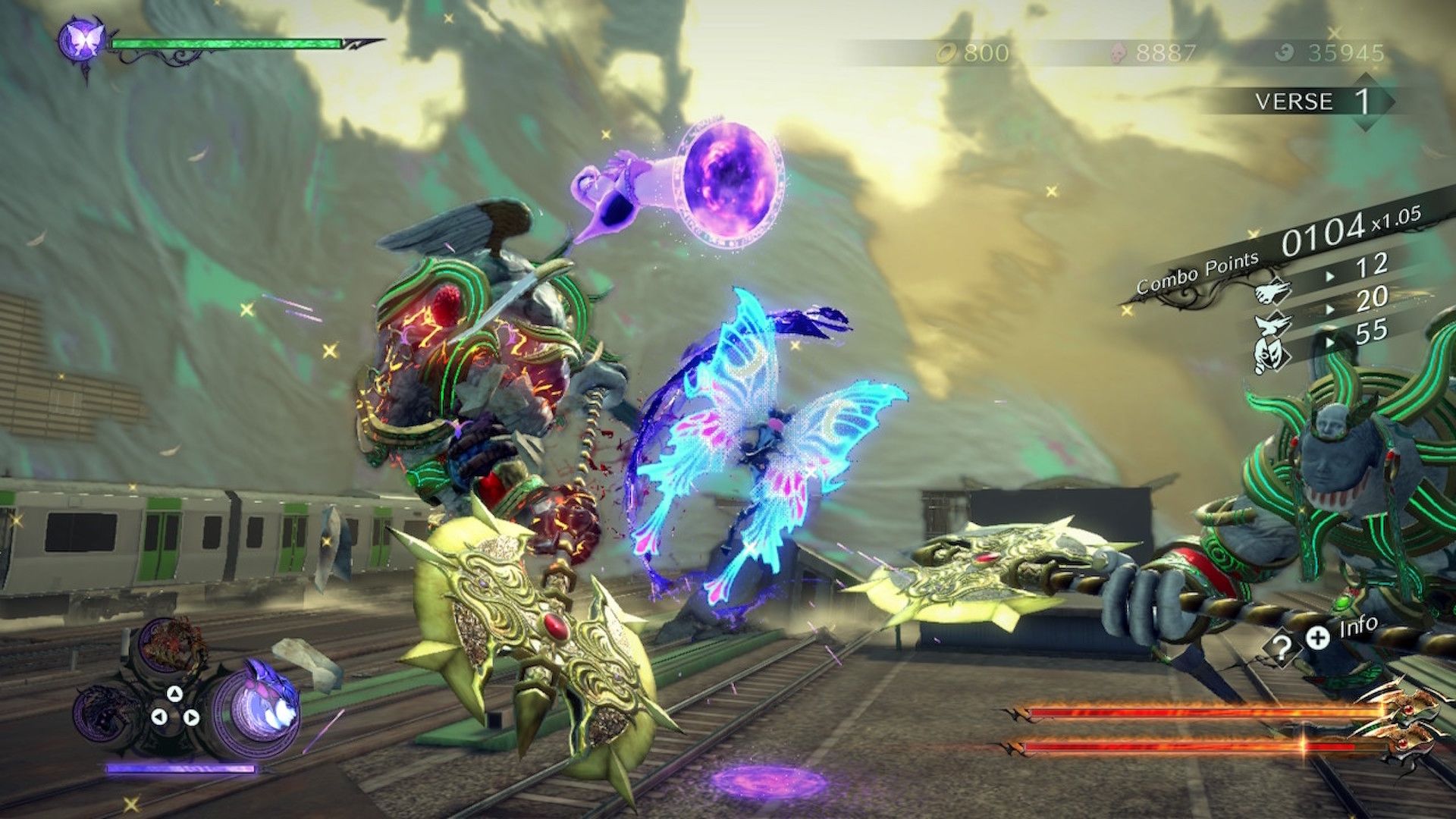Click the halo currency icon showing 800
This screenshot has width=1456, height=819.
[946, 53]
